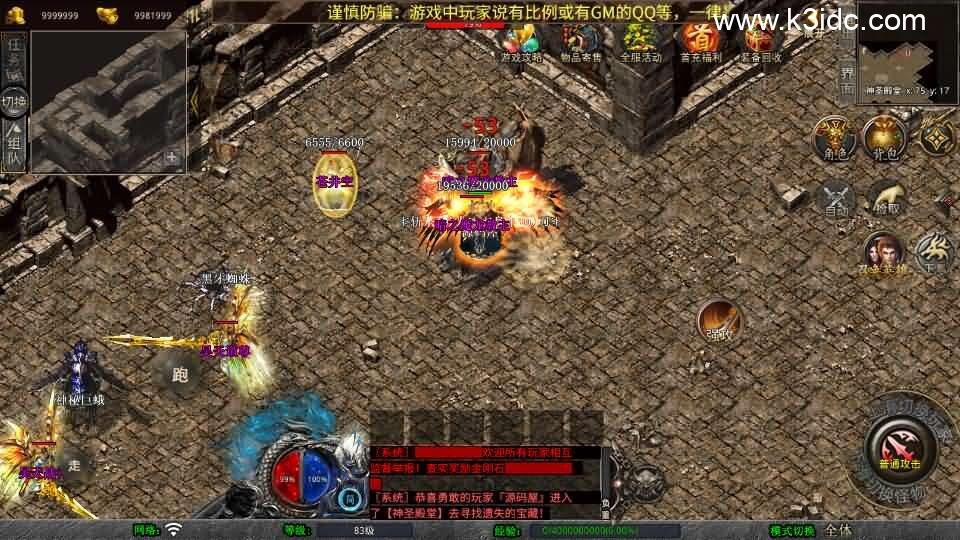Image resolution: width=960 pixels, height=540 pixels.
Task: Activate the 强攻 forced attack button
Action: (719, 319)
